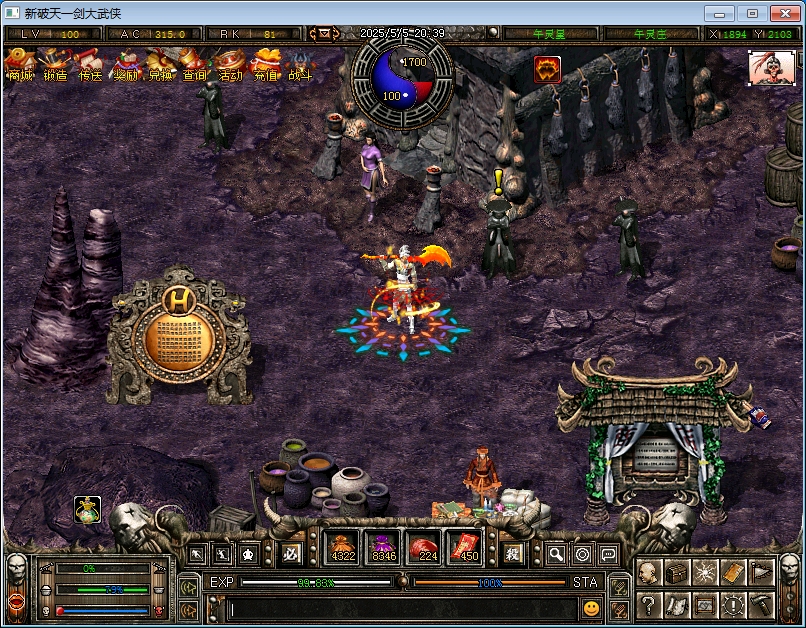The width and height of the screenshot is (806, 628).
Task: Open the 查询 query menu
Action: pos(195,65)
